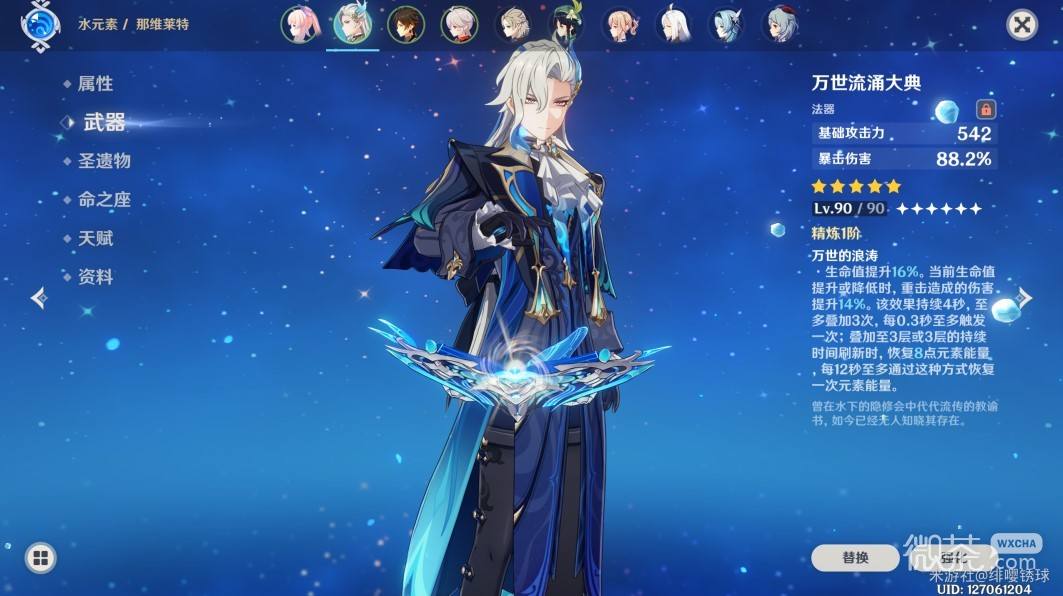Switch to the next character with right arrow
Image resolution: width=1063 pixels, height=596 pixels.
coord(1025,297)
